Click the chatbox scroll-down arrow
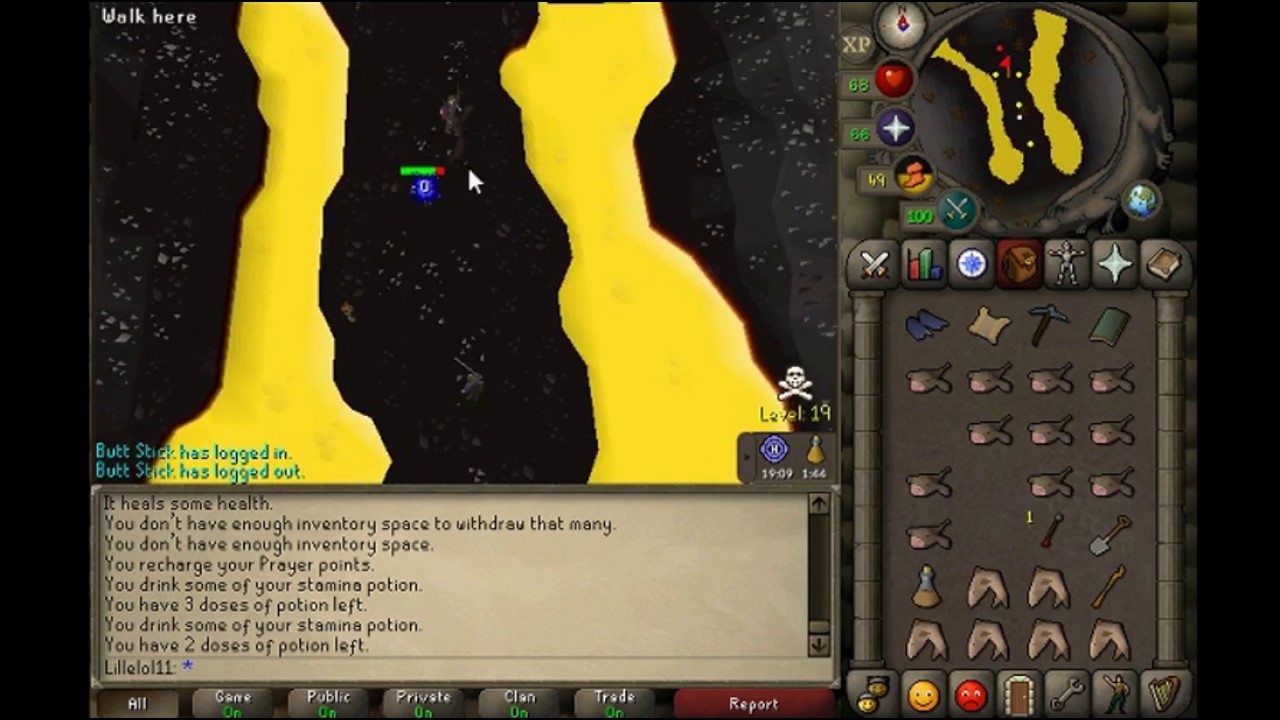 tap(818, 646)
